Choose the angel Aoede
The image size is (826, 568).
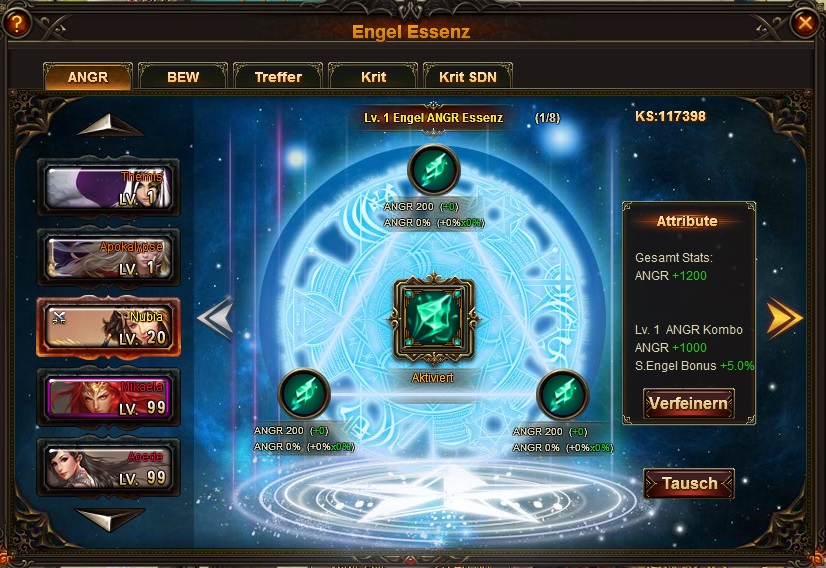[108, 467]
